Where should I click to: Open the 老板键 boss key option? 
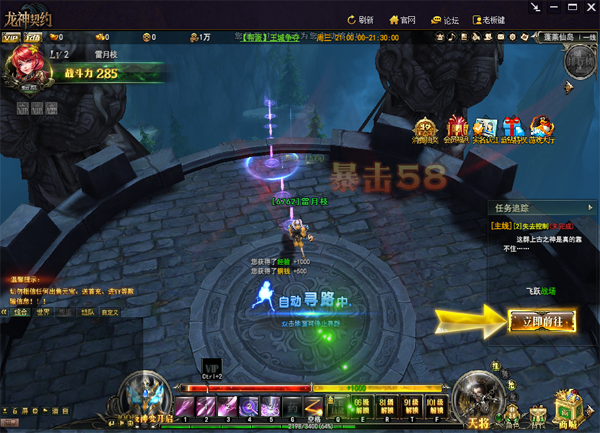coord(490,19)
